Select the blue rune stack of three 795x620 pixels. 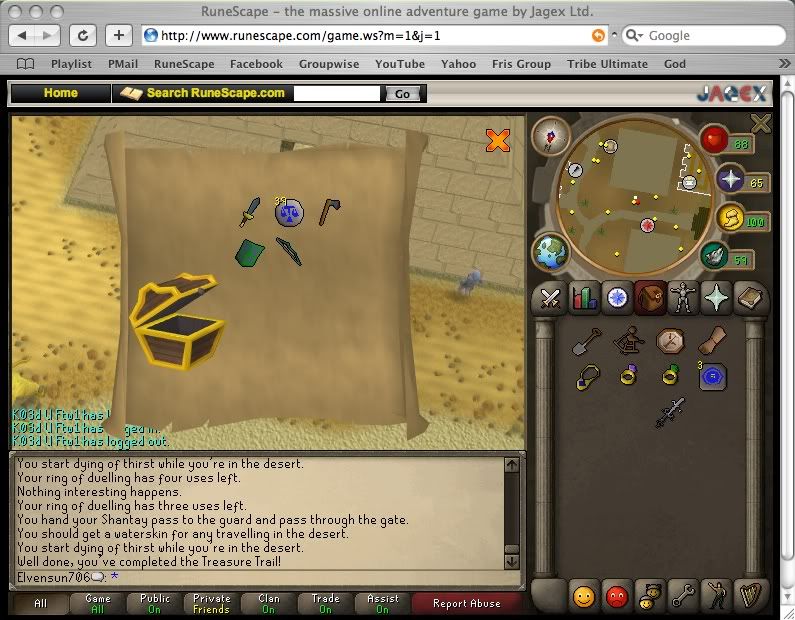[x=711, y=376]
